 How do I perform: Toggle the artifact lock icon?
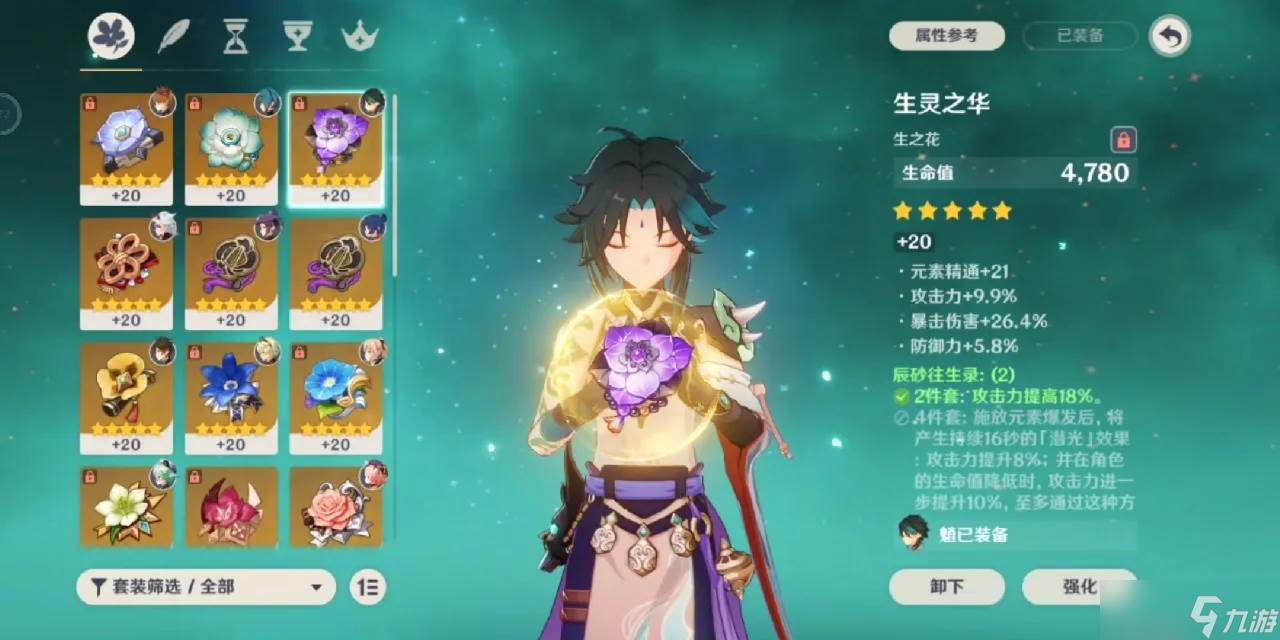1123,139
